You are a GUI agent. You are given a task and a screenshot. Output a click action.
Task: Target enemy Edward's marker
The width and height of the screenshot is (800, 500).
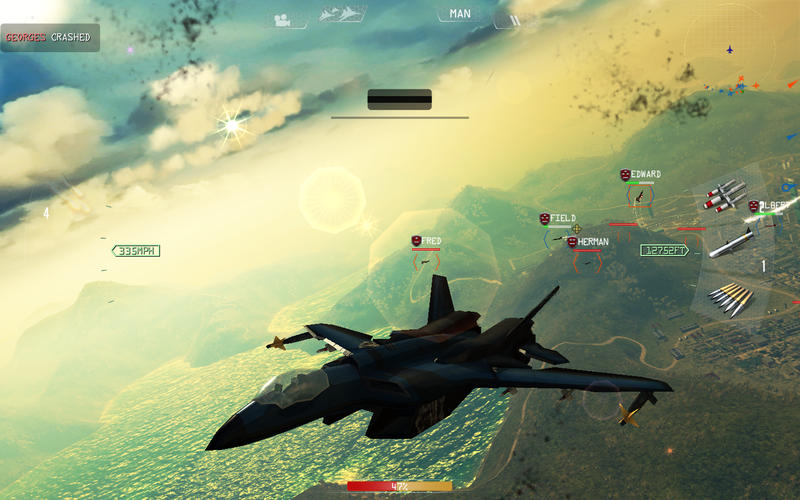coord(640,195)
